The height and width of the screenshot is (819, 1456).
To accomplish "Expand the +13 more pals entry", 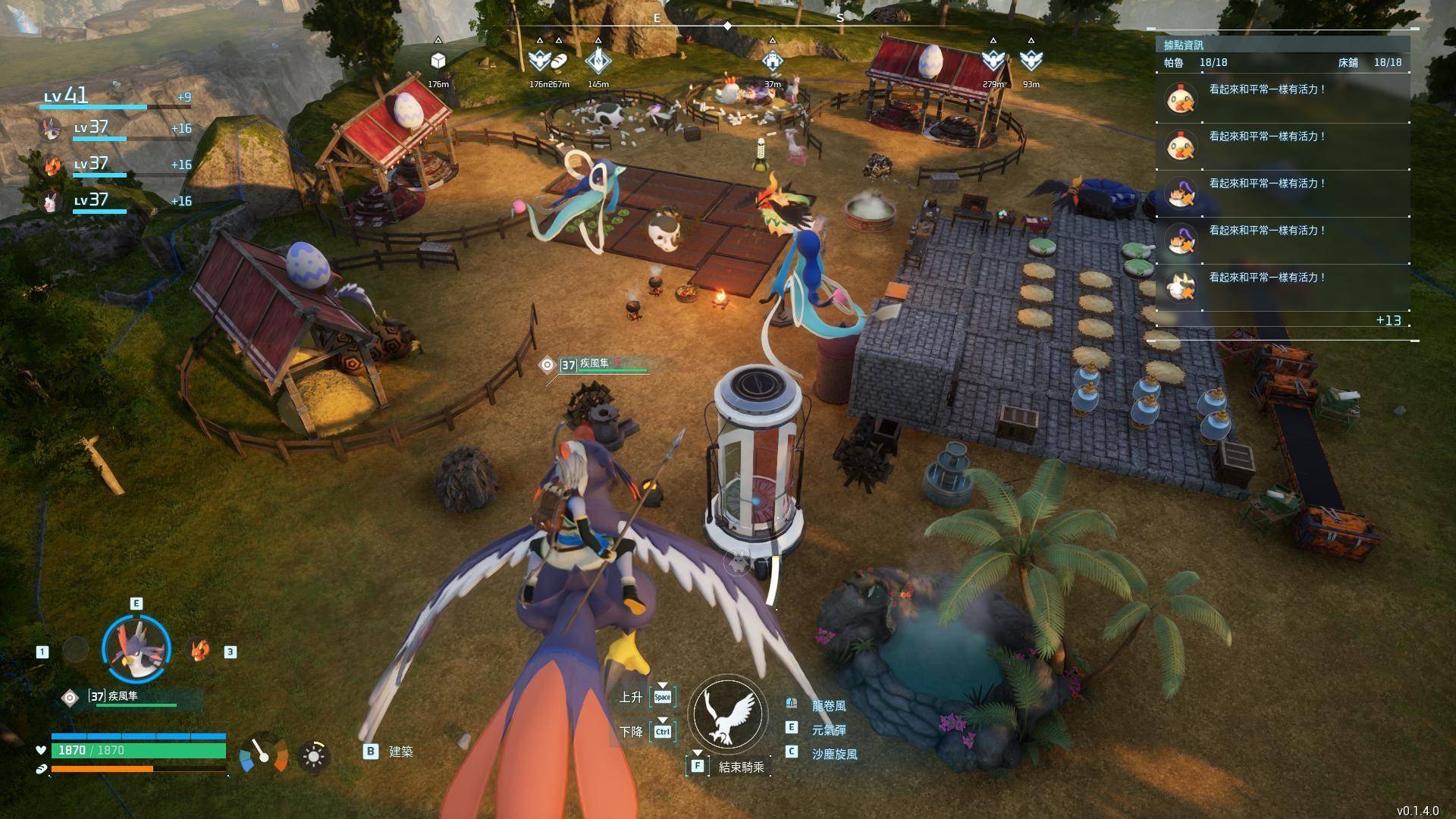I will [x=1388, y=321].
